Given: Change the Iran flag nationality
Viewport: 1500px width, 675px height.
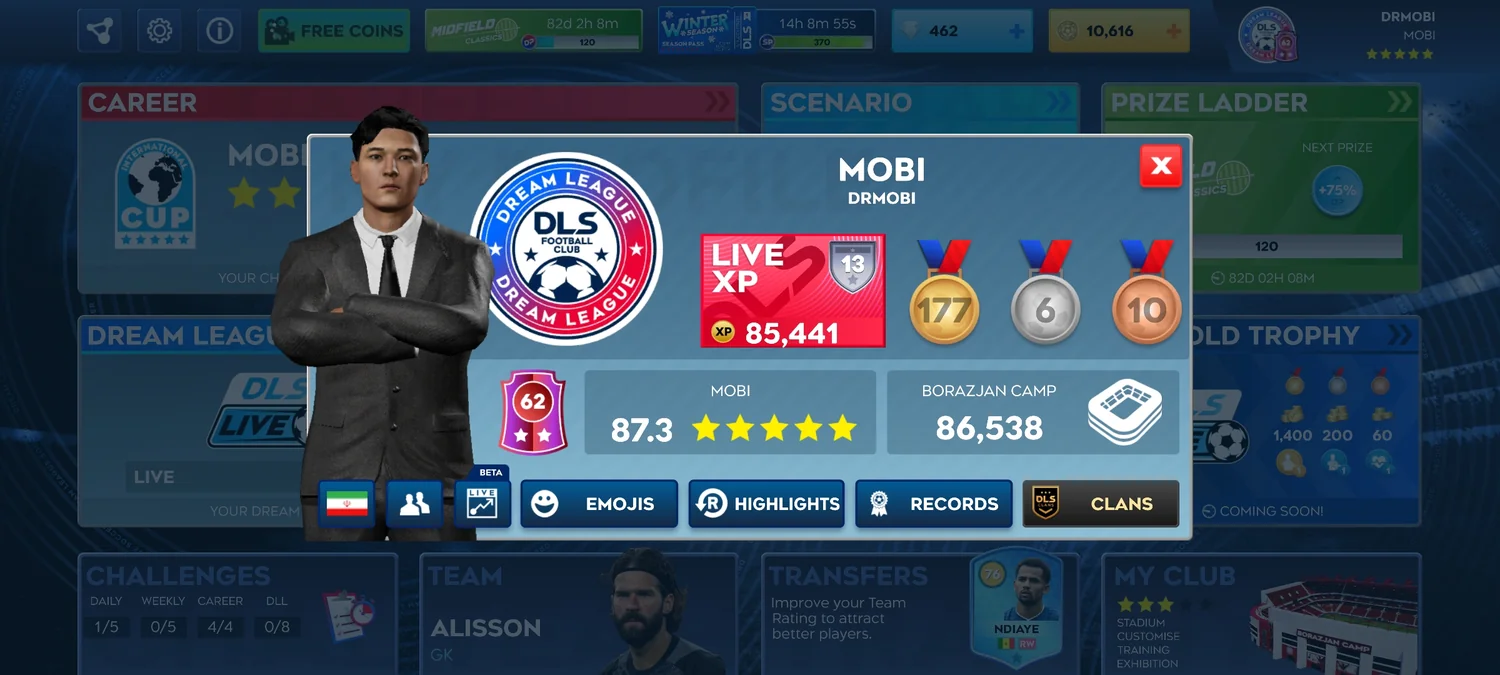Looking at the screenshot, I should (x=346, y=504).
